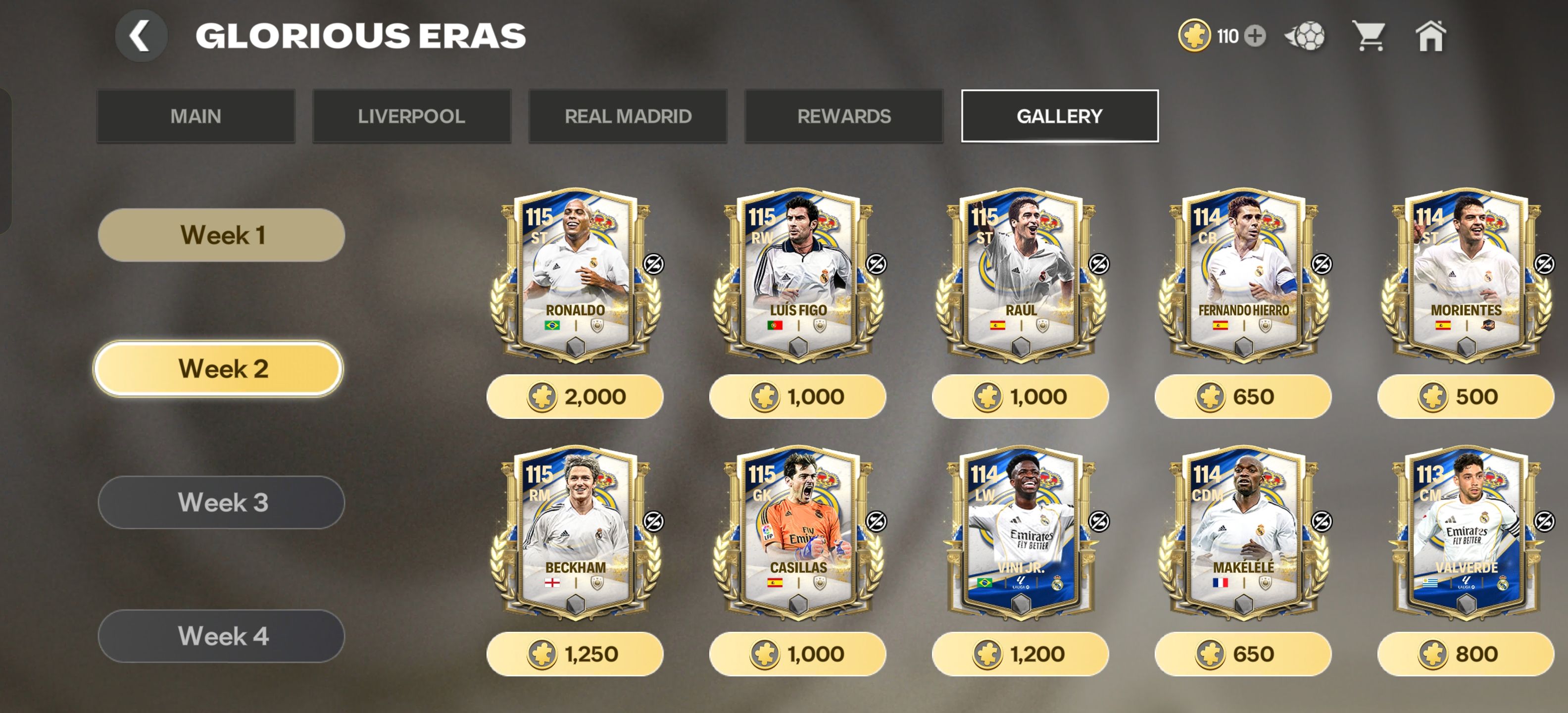
Task: Choose the Casillas goalkeeper card
Action: pyautogui.click(x=797, y=533)
